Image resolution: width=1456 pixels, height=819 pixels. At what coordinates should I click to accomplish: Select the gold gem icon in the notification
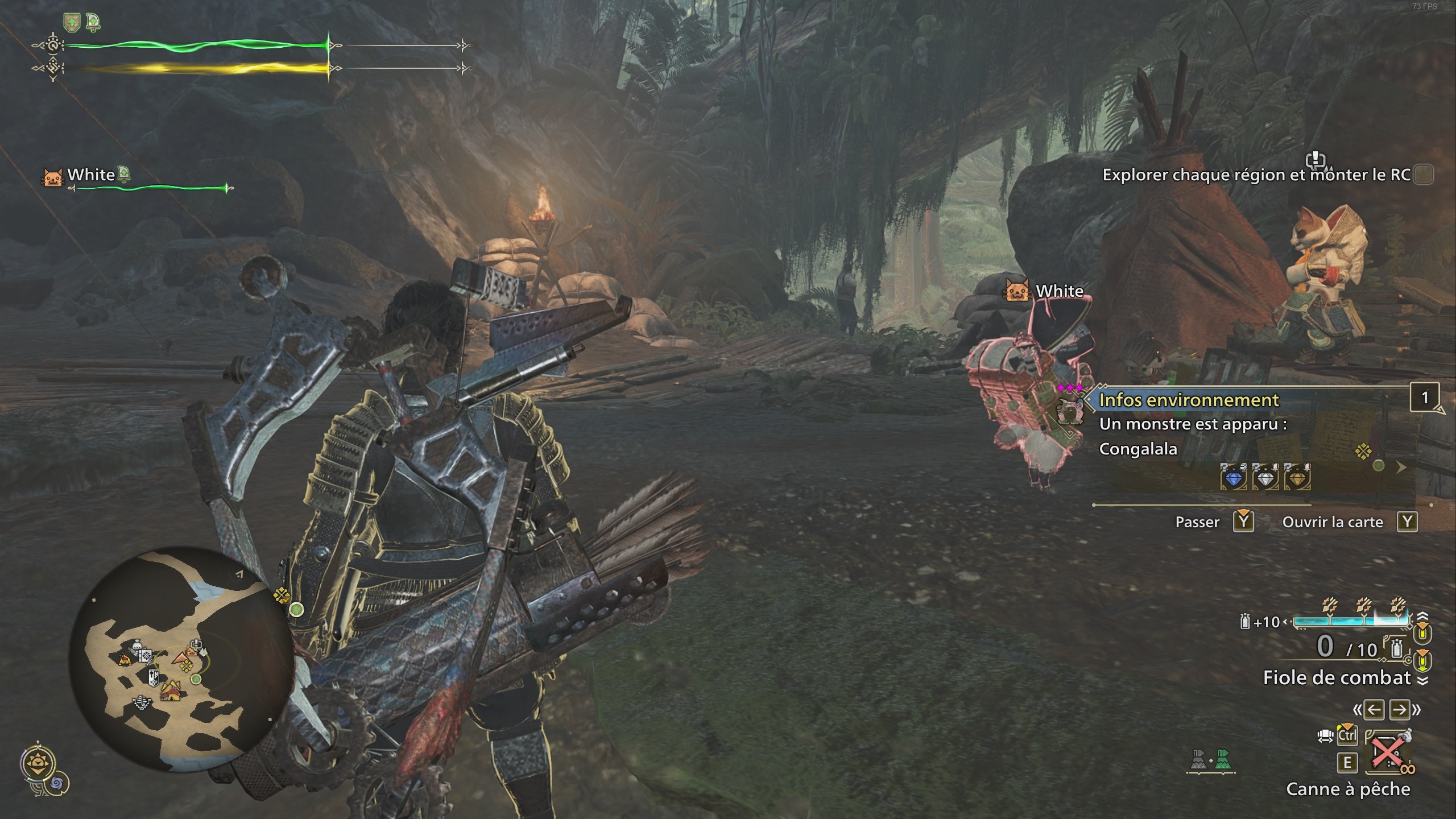[1297, 478]
